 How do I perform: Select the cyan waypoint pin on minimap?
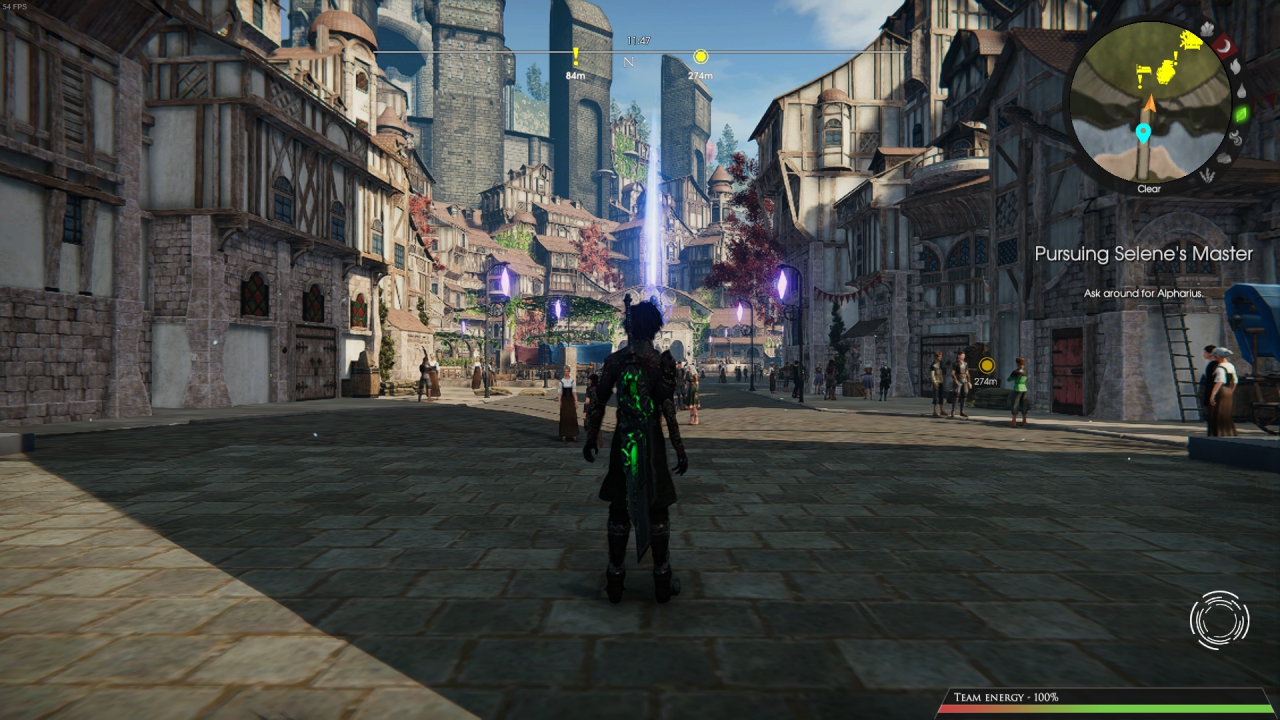[x=1143, y=132]
